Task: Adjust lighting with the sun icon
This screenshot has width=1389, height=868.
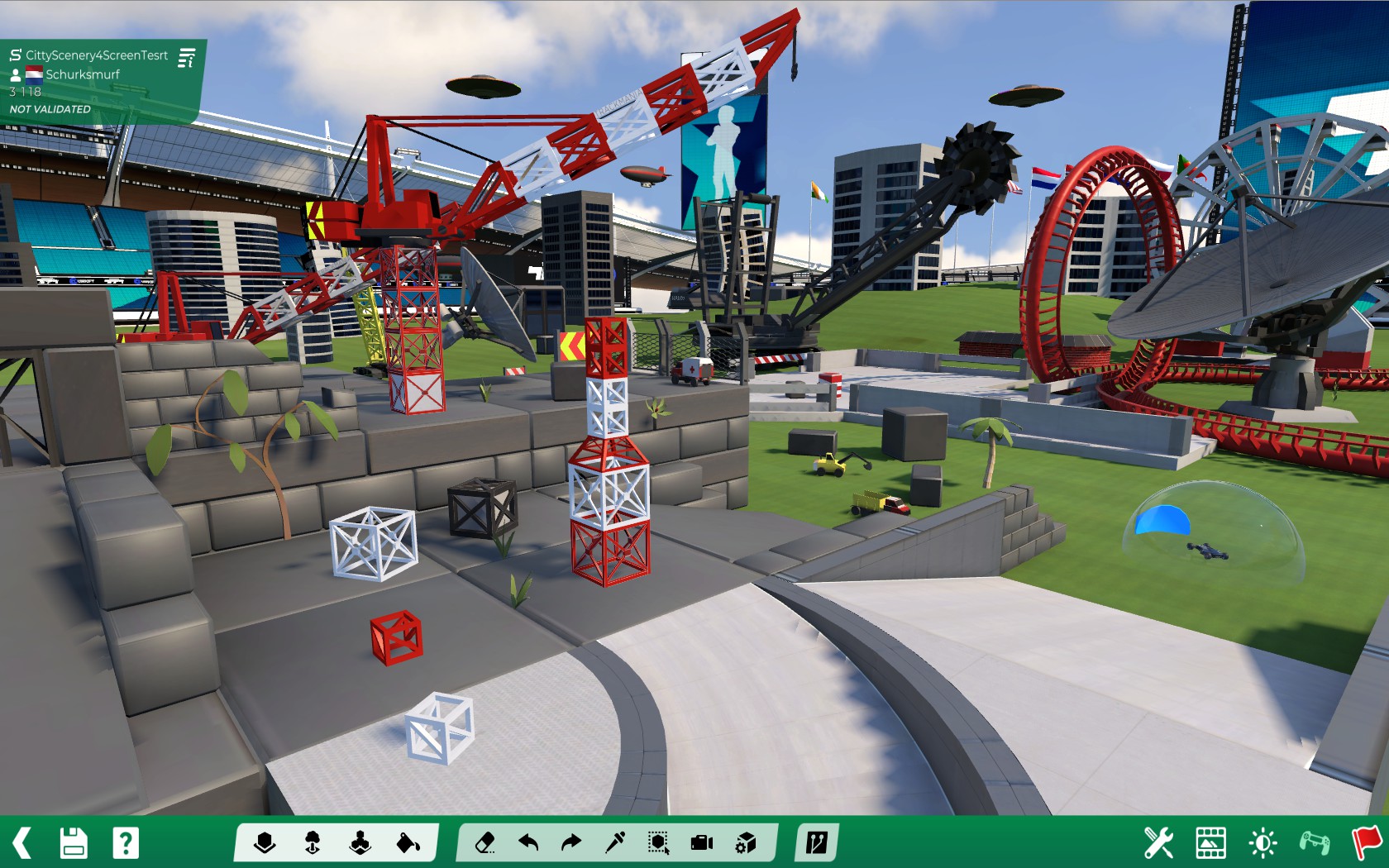Action: pyautogui.click(x=1263, y=843)
